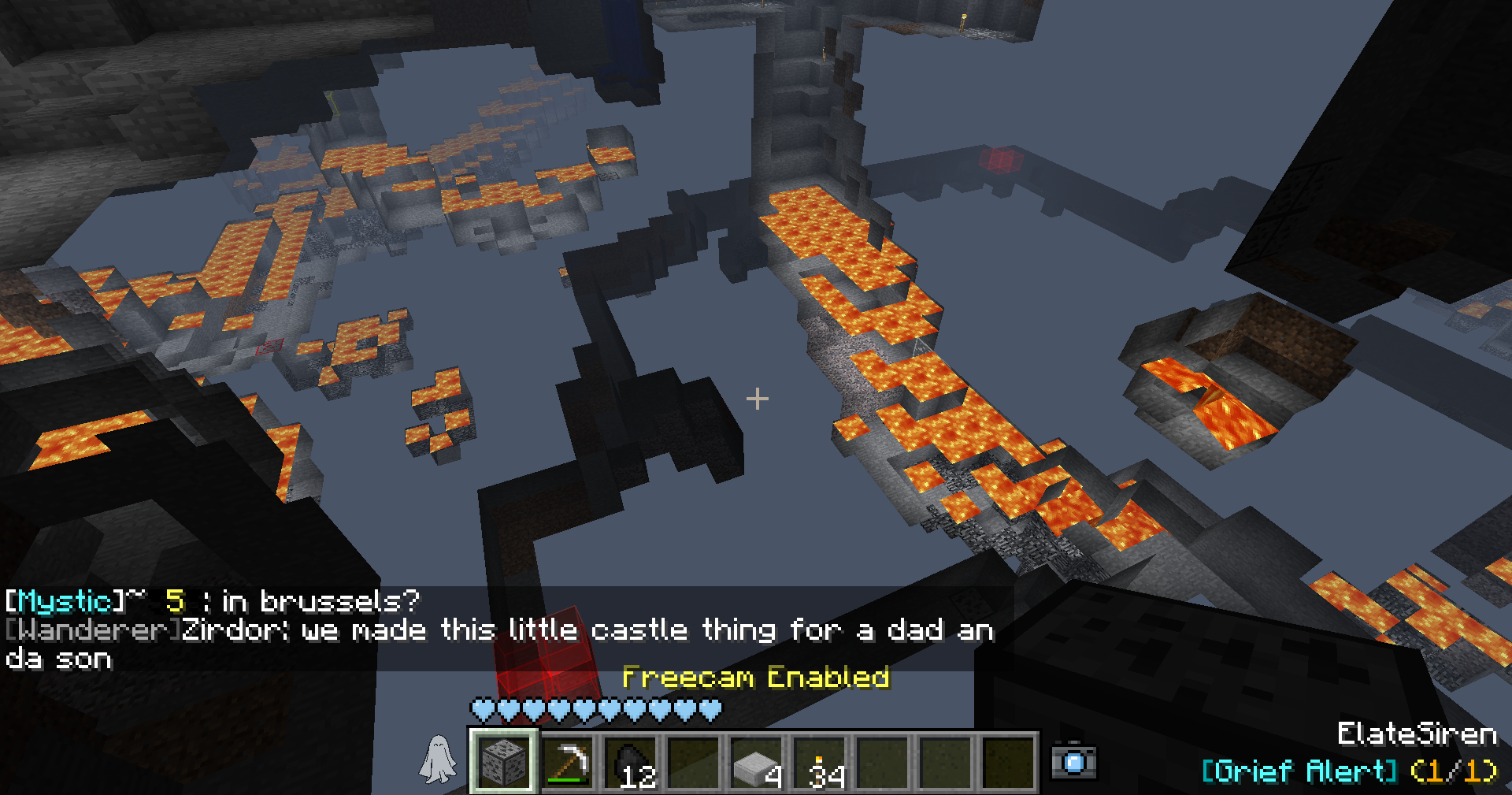Choose the coal stack slot
Screen dimensions: 1512x795
click(630, 761)
